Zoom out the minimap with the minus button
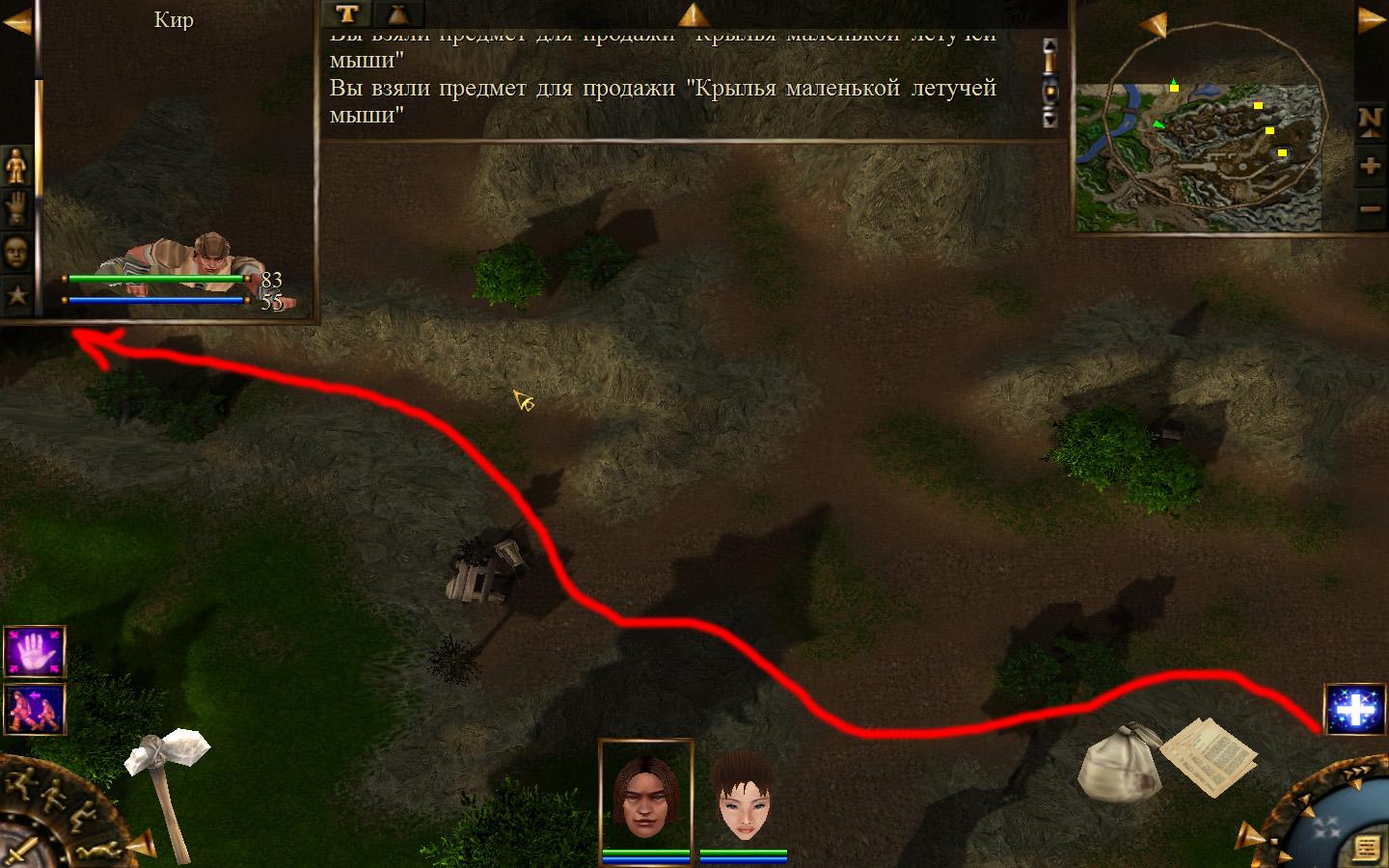This screenshot has height=868, width=1389. click(1371, 208)
